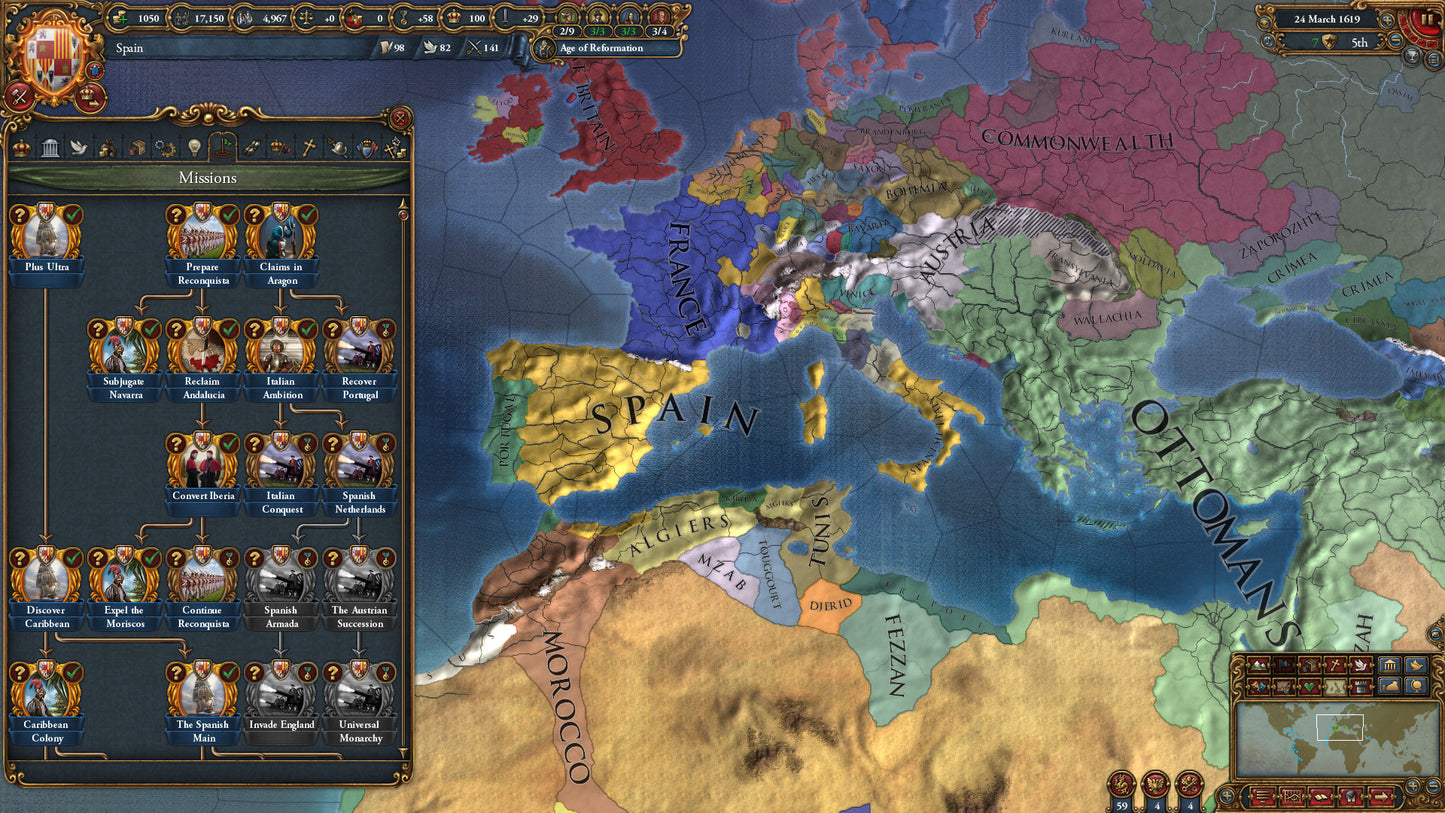Switch to terrain mapmode on the minimap
The height and width of the screenshot is (813, 1445).
coord(1258,665)
